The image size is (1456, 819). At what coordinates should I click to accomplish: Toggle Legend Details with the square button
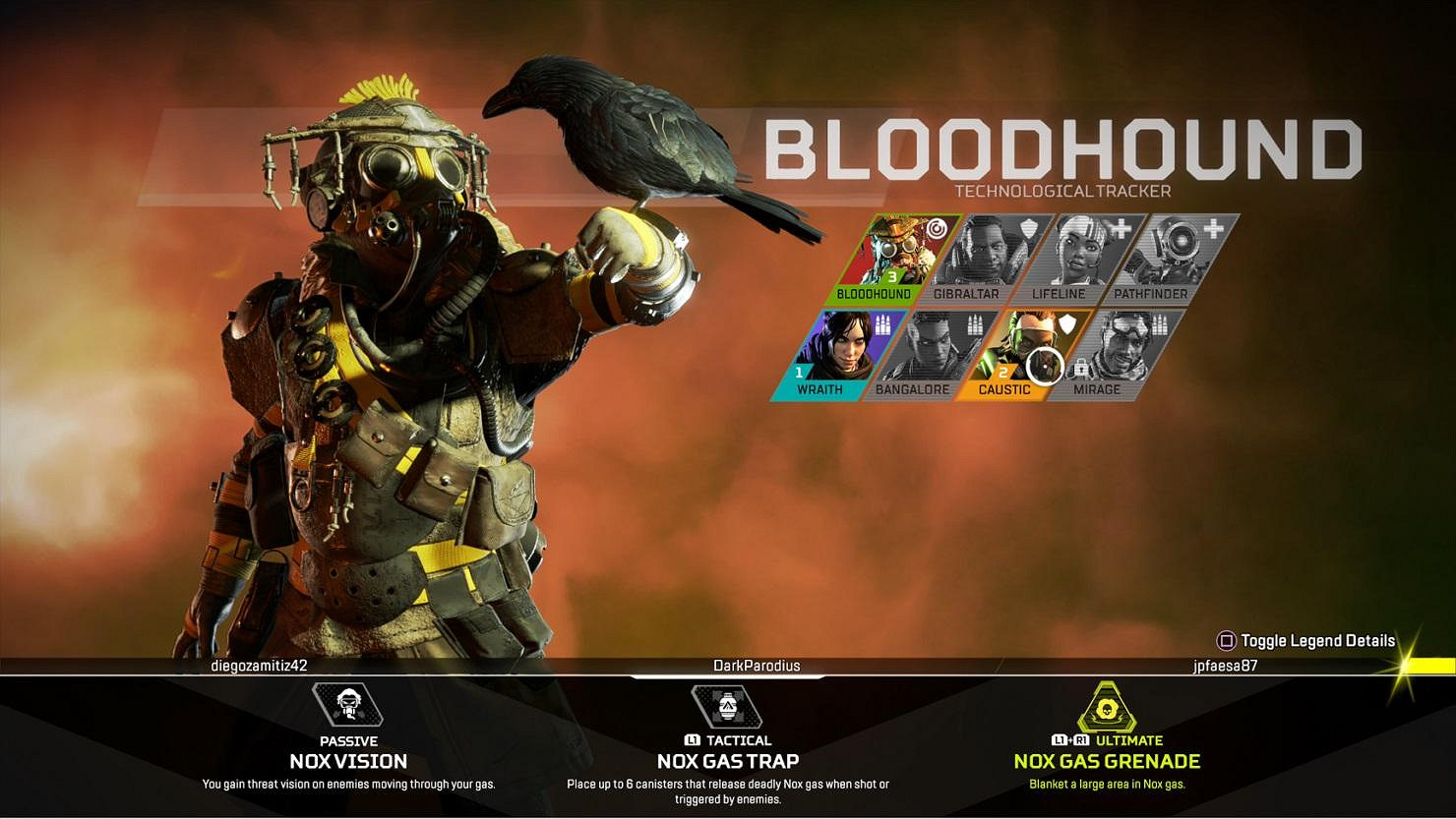tap(1308, 640)
